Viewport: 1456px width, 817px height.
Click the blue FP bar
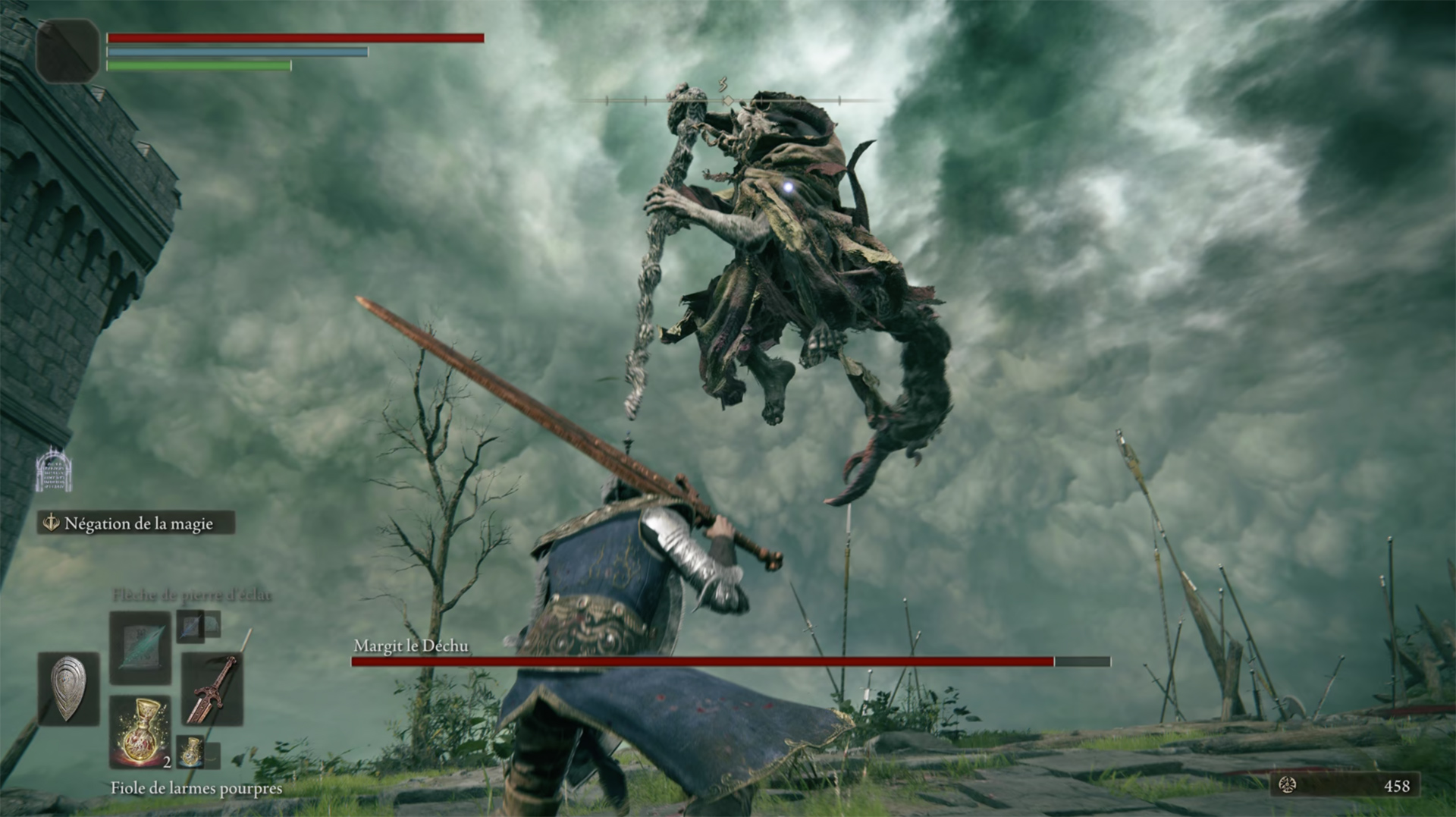pos(235,53)
